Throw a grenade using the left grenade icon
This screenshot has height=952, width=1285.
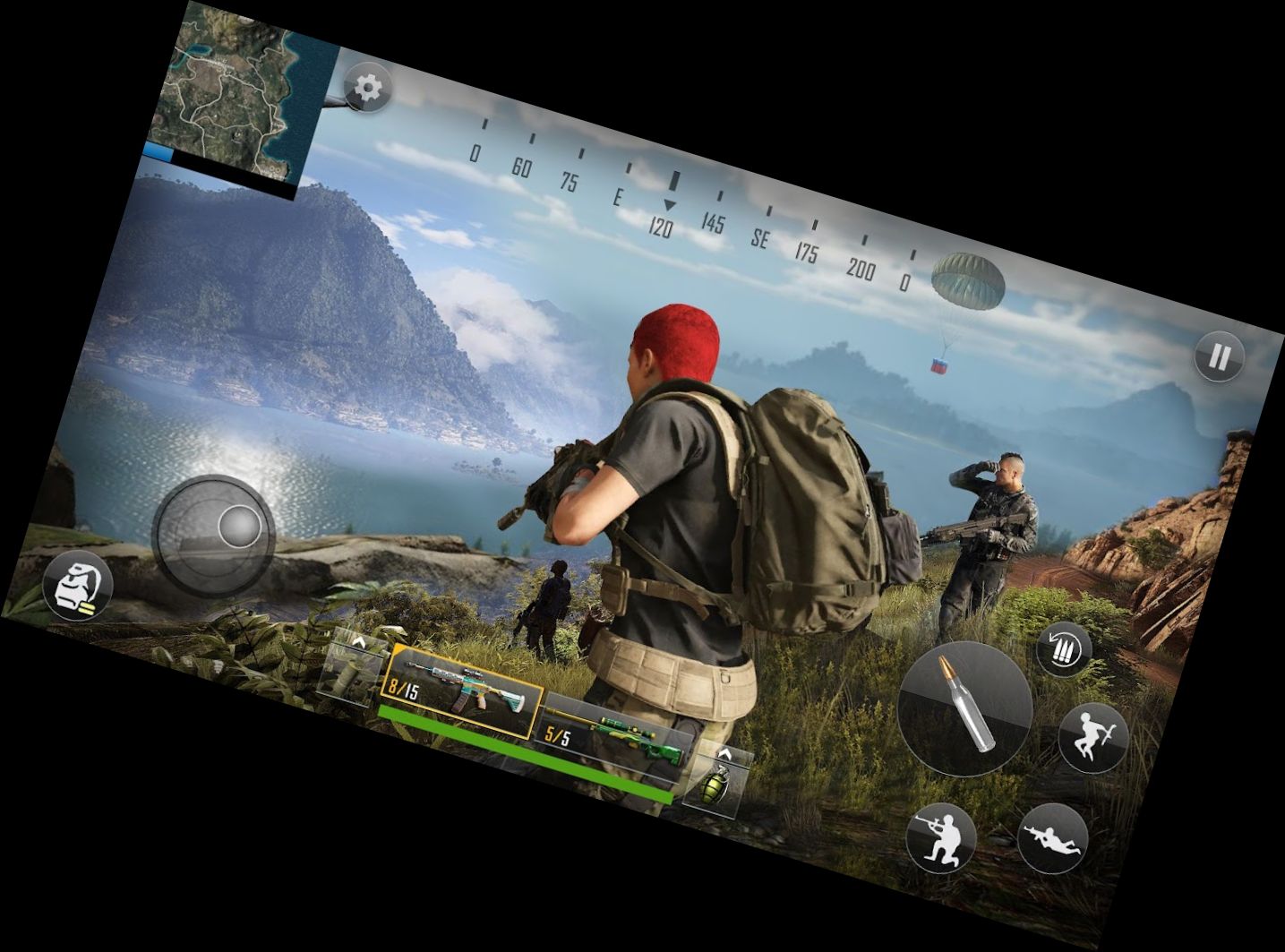(x=79, y=587)
